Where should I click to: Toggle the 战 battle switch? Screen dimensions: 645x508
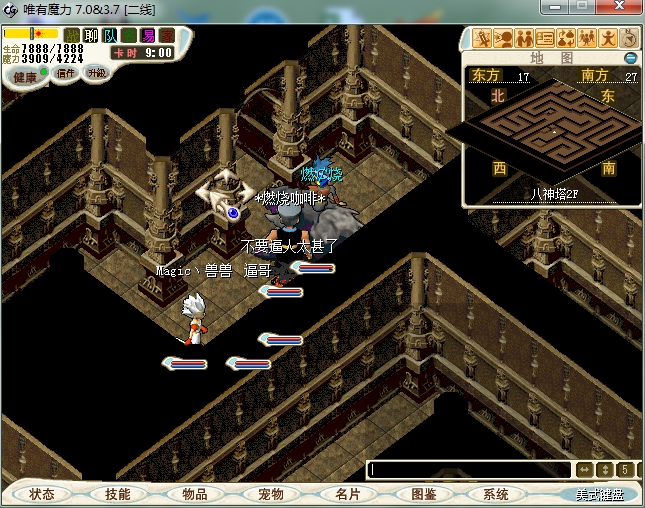tap(72, 36)
